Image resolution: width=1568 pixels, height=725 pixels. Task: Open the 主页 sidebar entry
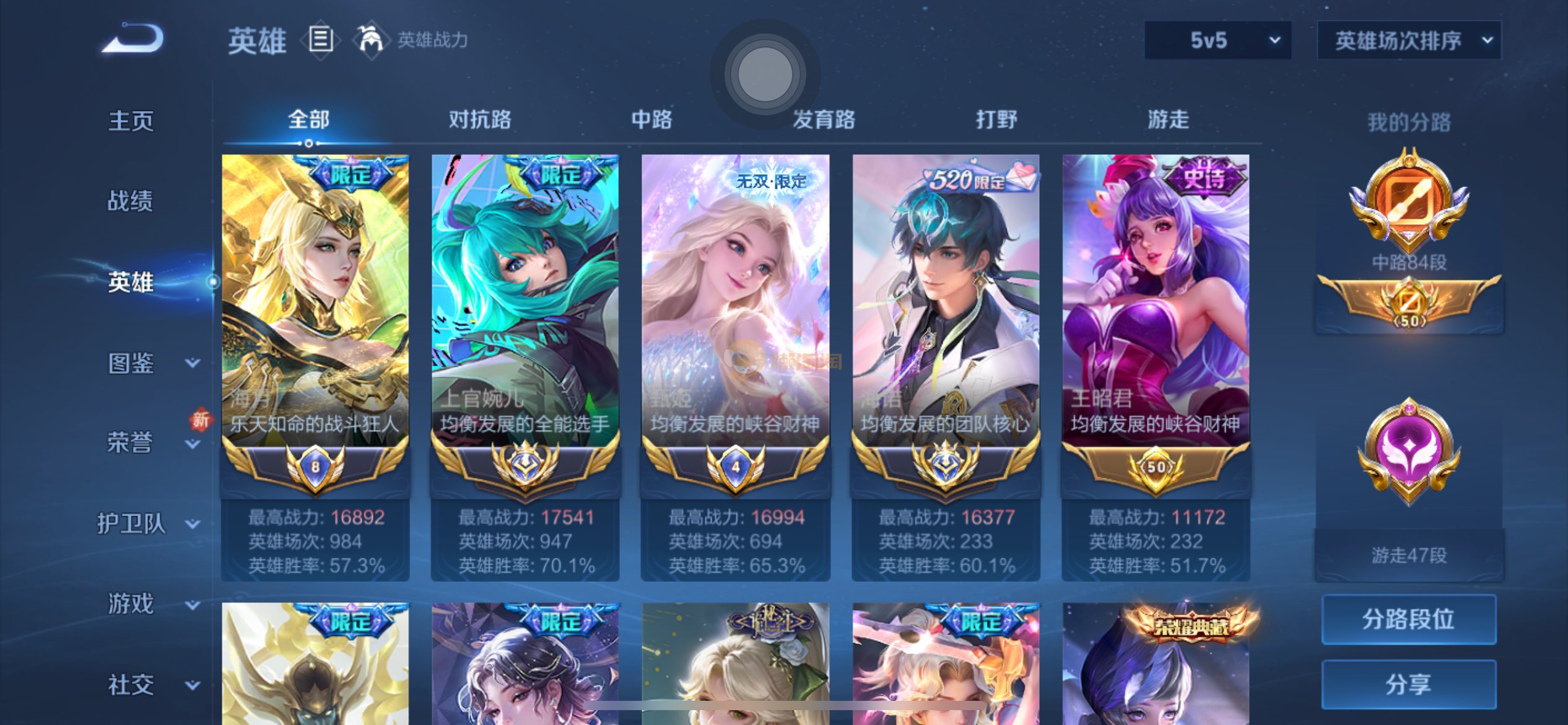click(131, 121)
